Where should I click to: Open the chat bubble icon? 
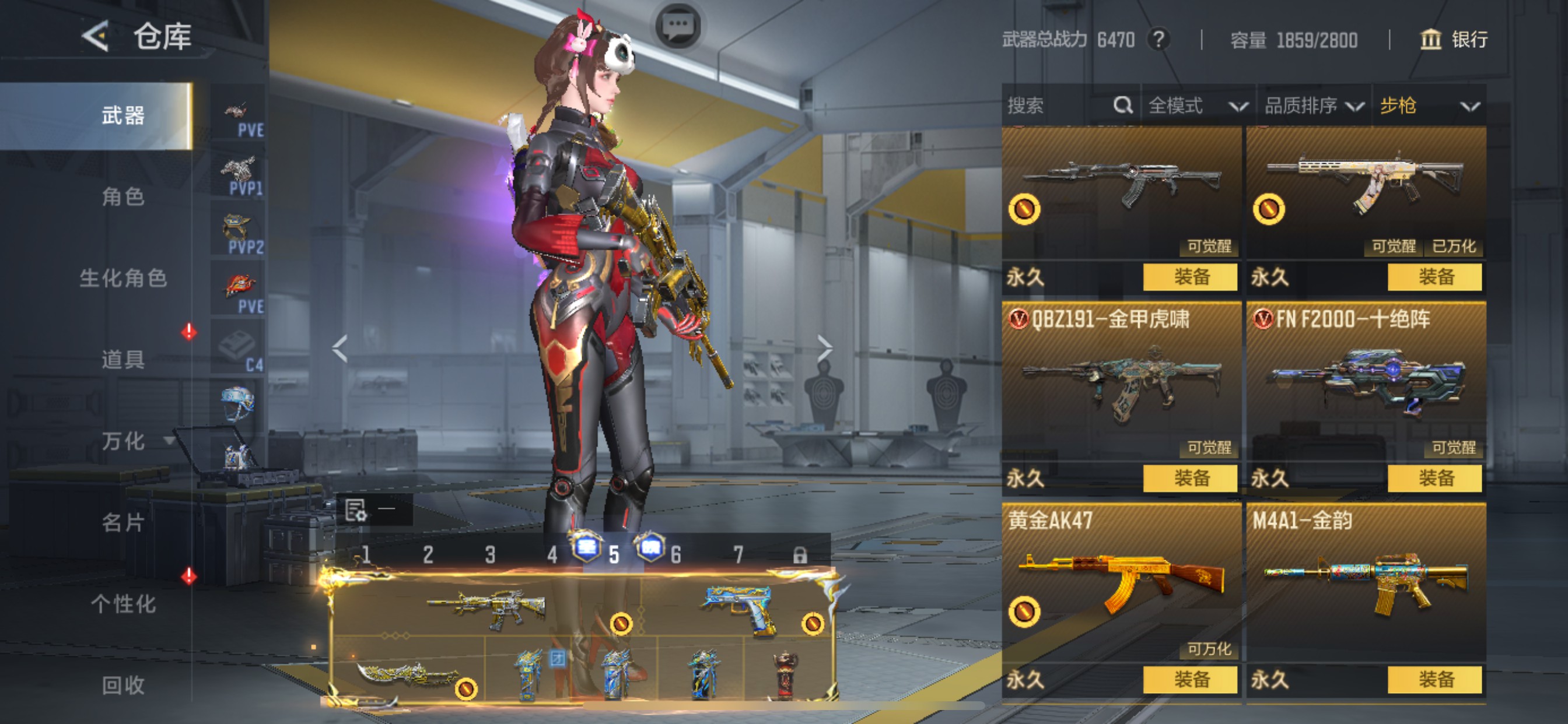tap(678, 26)
